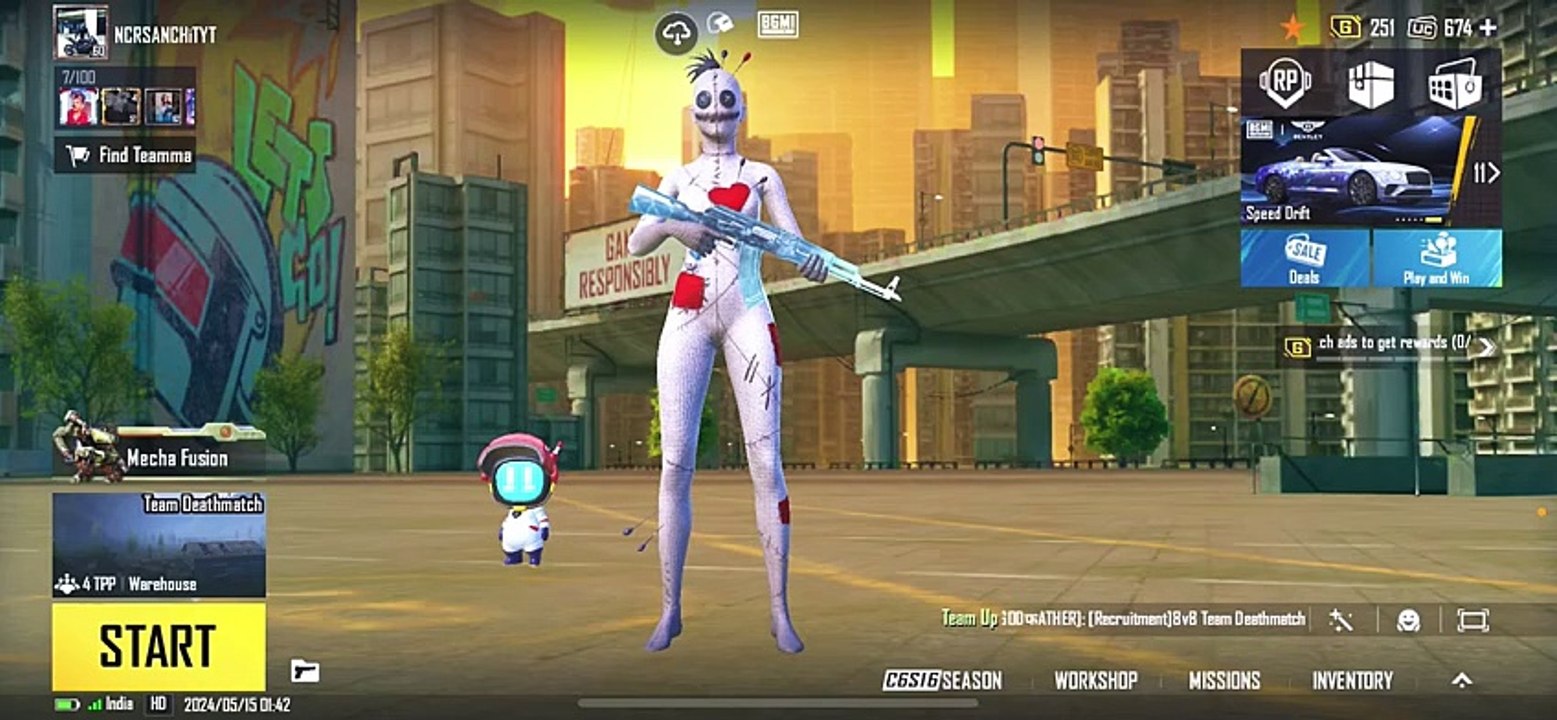This screenshot has height=720, width=1557.
Task: Expand the bottom menu with the up arrow
Action: point(1461,681)
